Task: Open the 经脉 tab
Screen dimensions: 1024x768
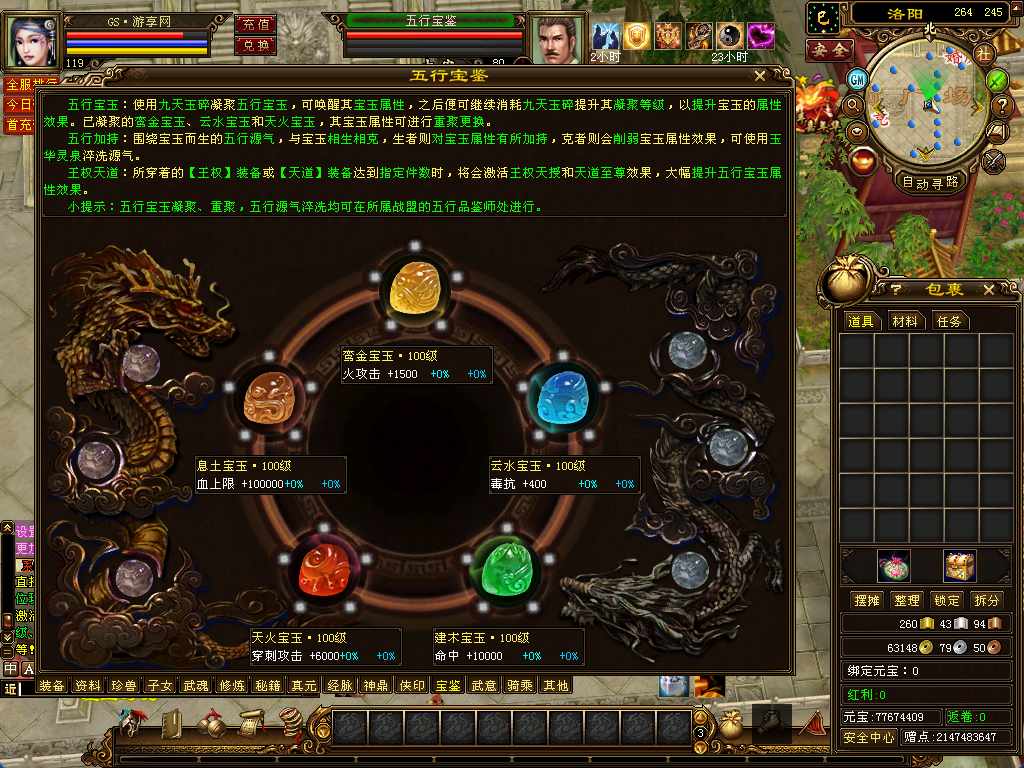Action: [342, 686]
